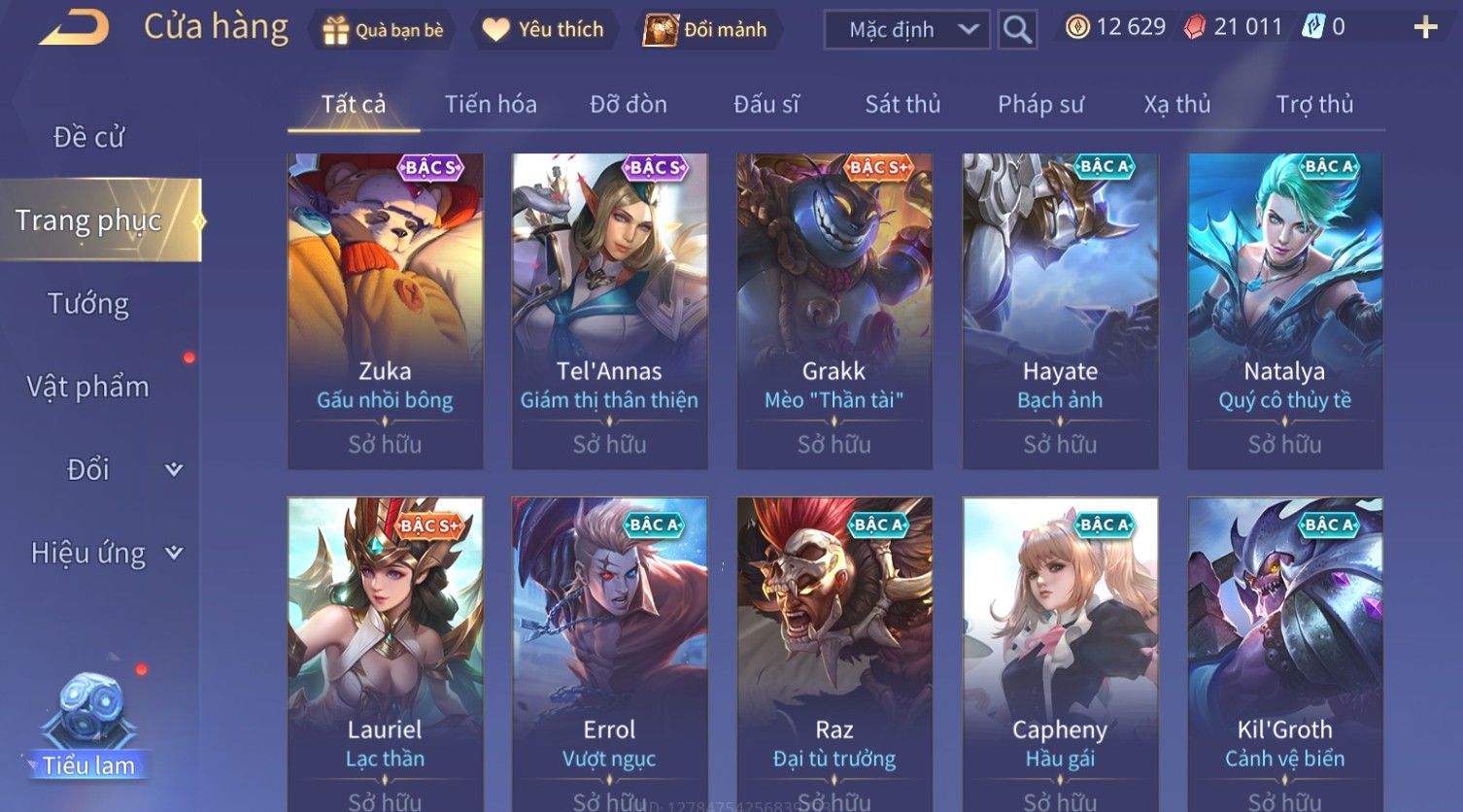Switch to the Tiến hóa tab
Image resolution: width=1463 pixels, height=812 pixels.
(x=491, y=104)
